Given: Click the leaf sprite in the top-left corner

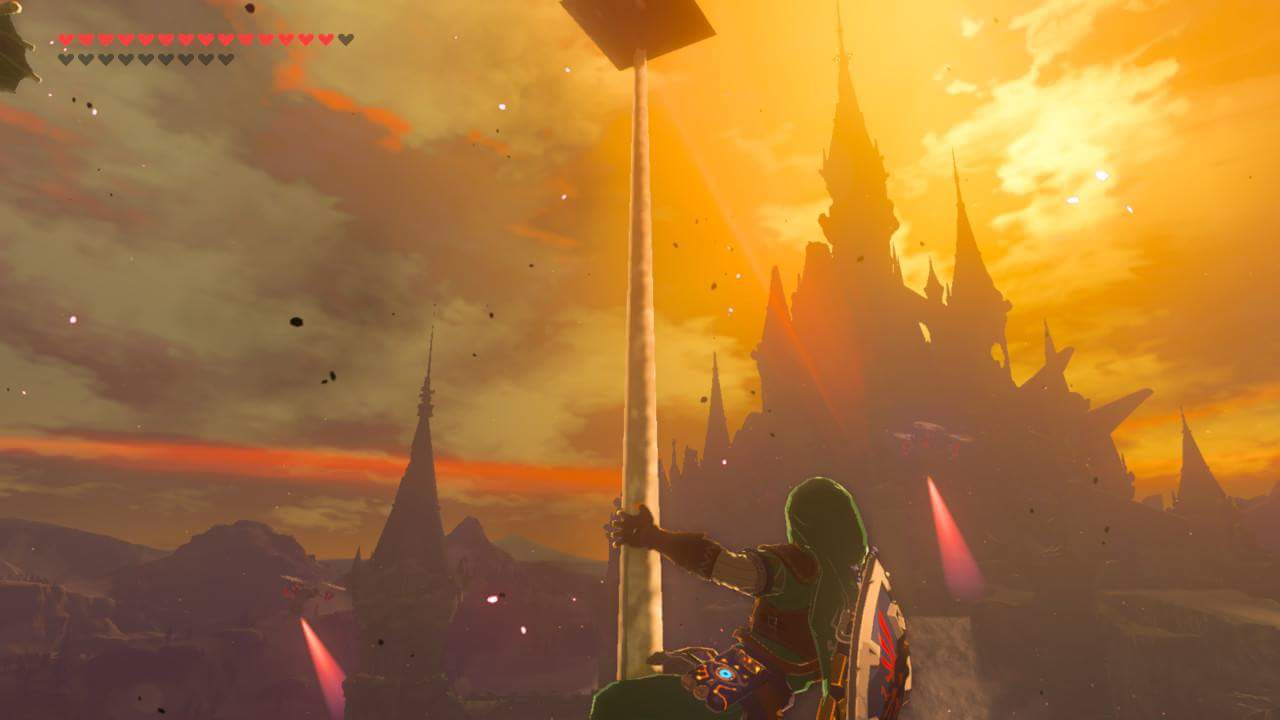Looking at the screenshot, I should (12, 25).
